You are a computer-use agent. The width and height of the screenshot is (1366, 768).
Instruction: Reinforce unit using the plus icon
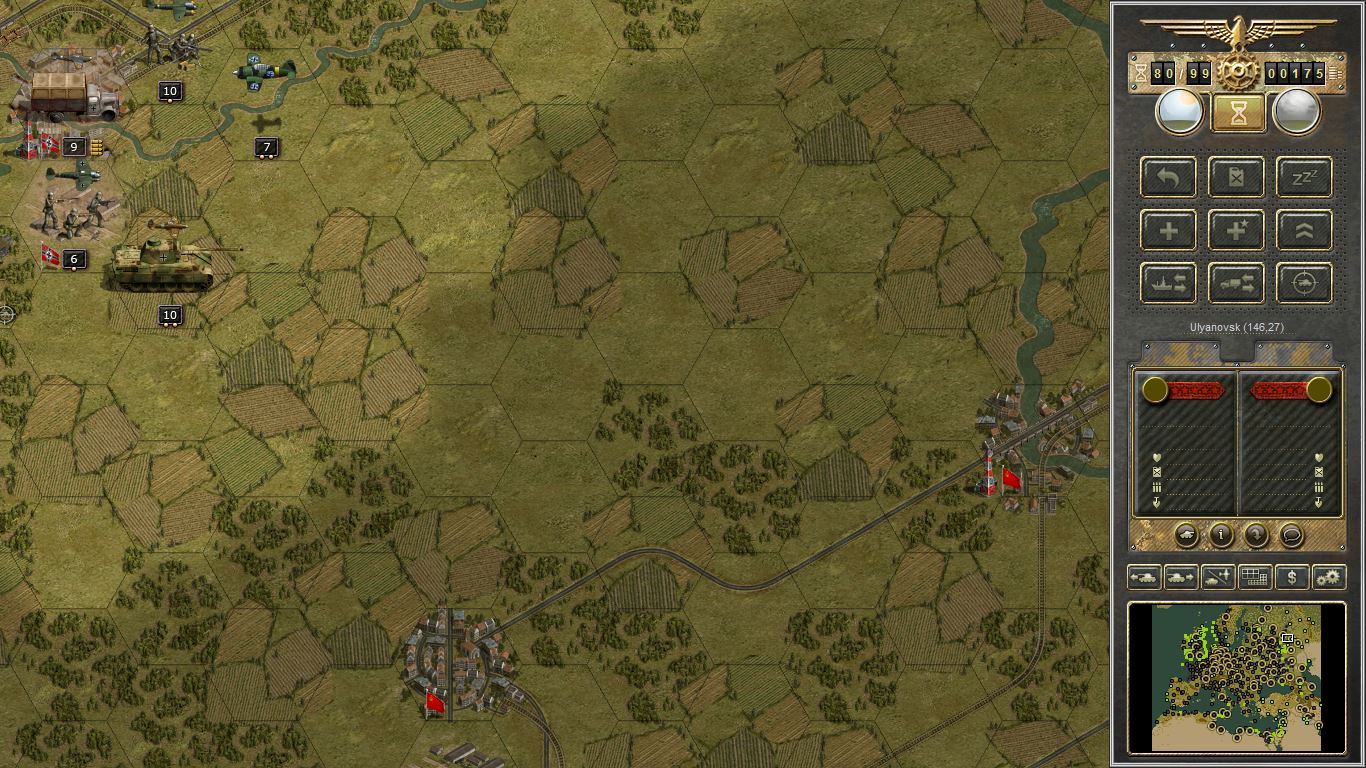point(1167,230)
